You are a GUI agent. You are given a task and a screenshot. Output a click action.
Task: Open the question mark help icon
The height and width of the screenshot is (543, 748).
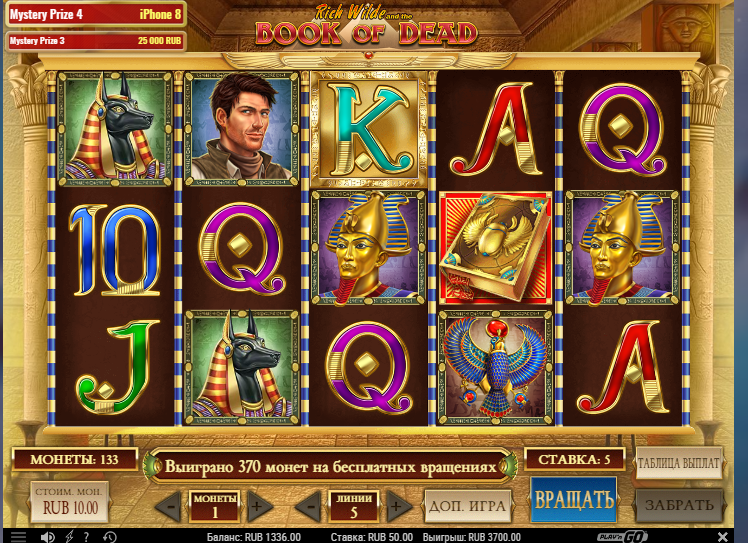tap(88, 536)
